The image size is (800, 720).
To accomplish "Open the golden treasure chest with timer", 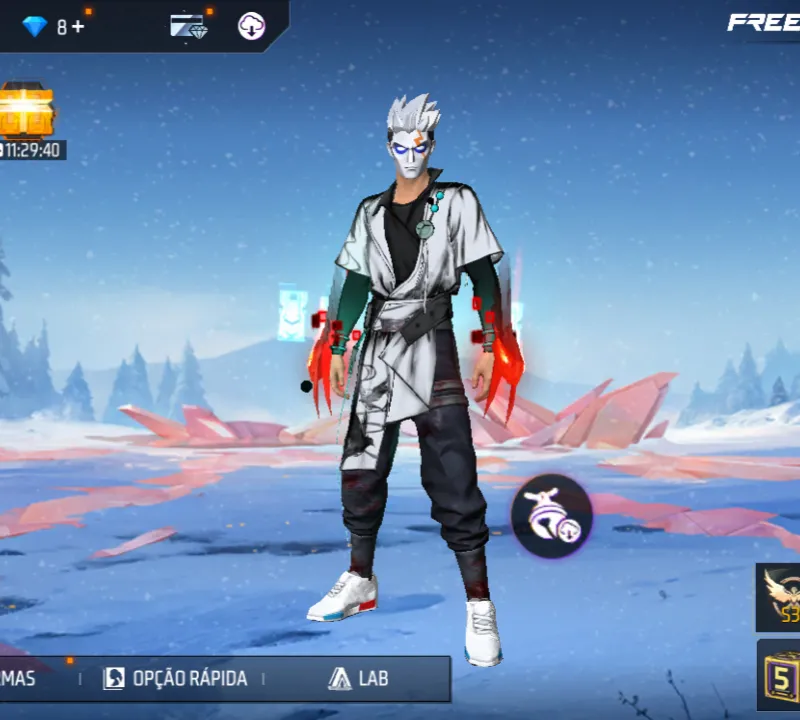I will point(24,112).
